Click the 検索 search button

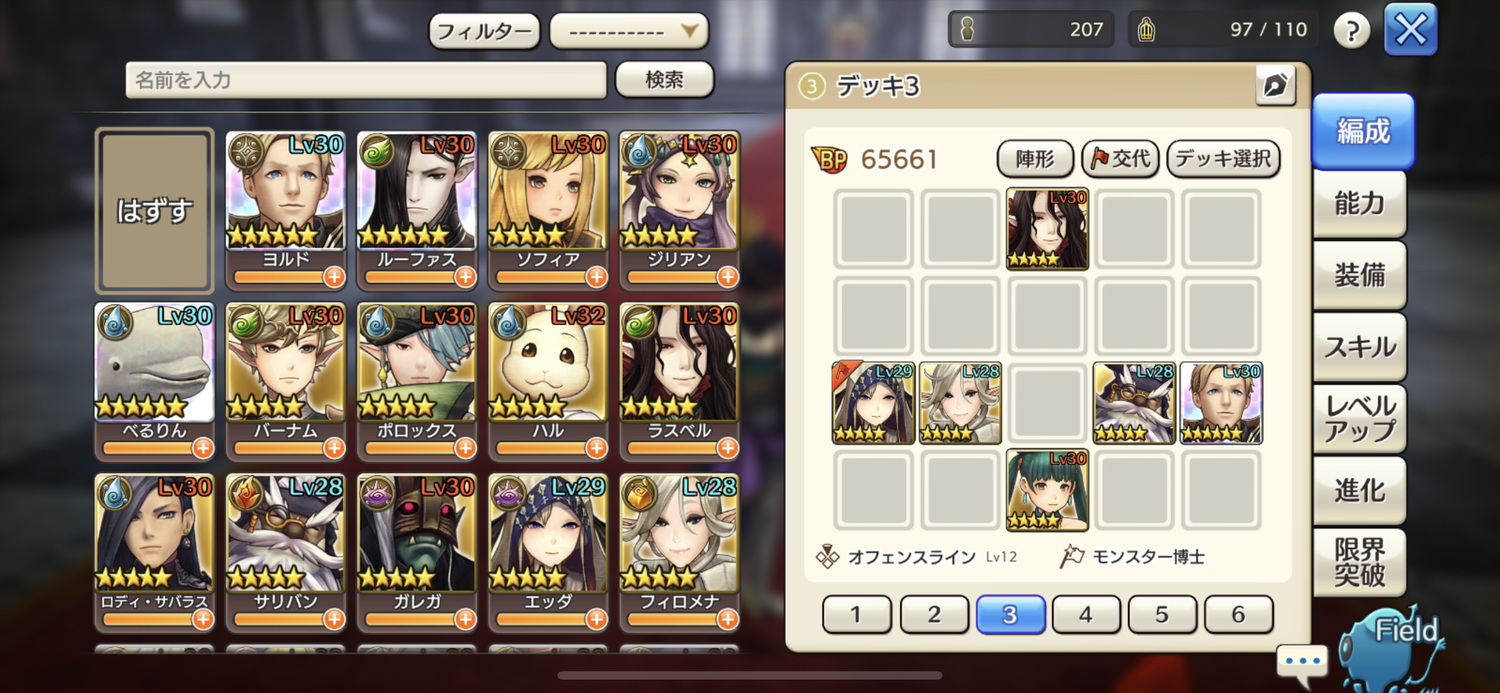click(664, 80)
